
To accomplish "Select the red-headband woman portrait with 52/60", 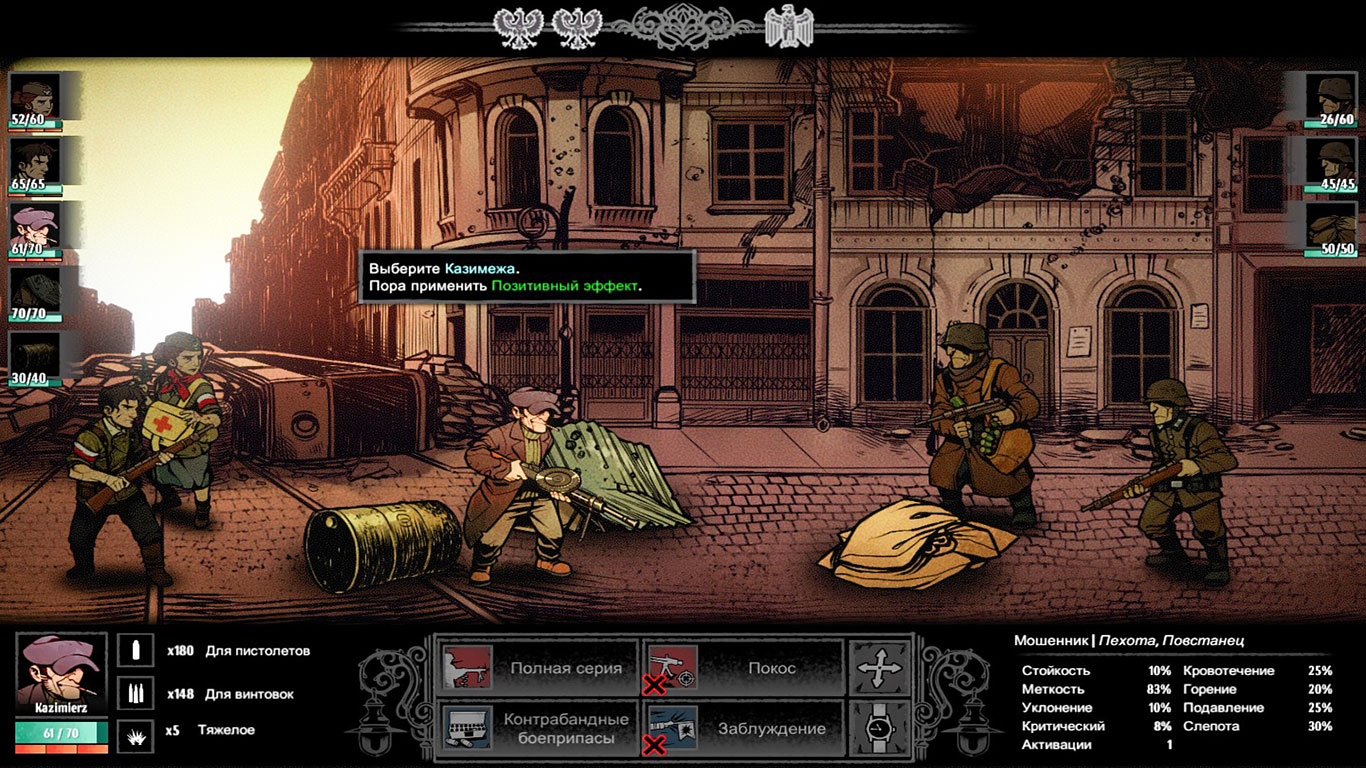I will click(x=35, y=98).
